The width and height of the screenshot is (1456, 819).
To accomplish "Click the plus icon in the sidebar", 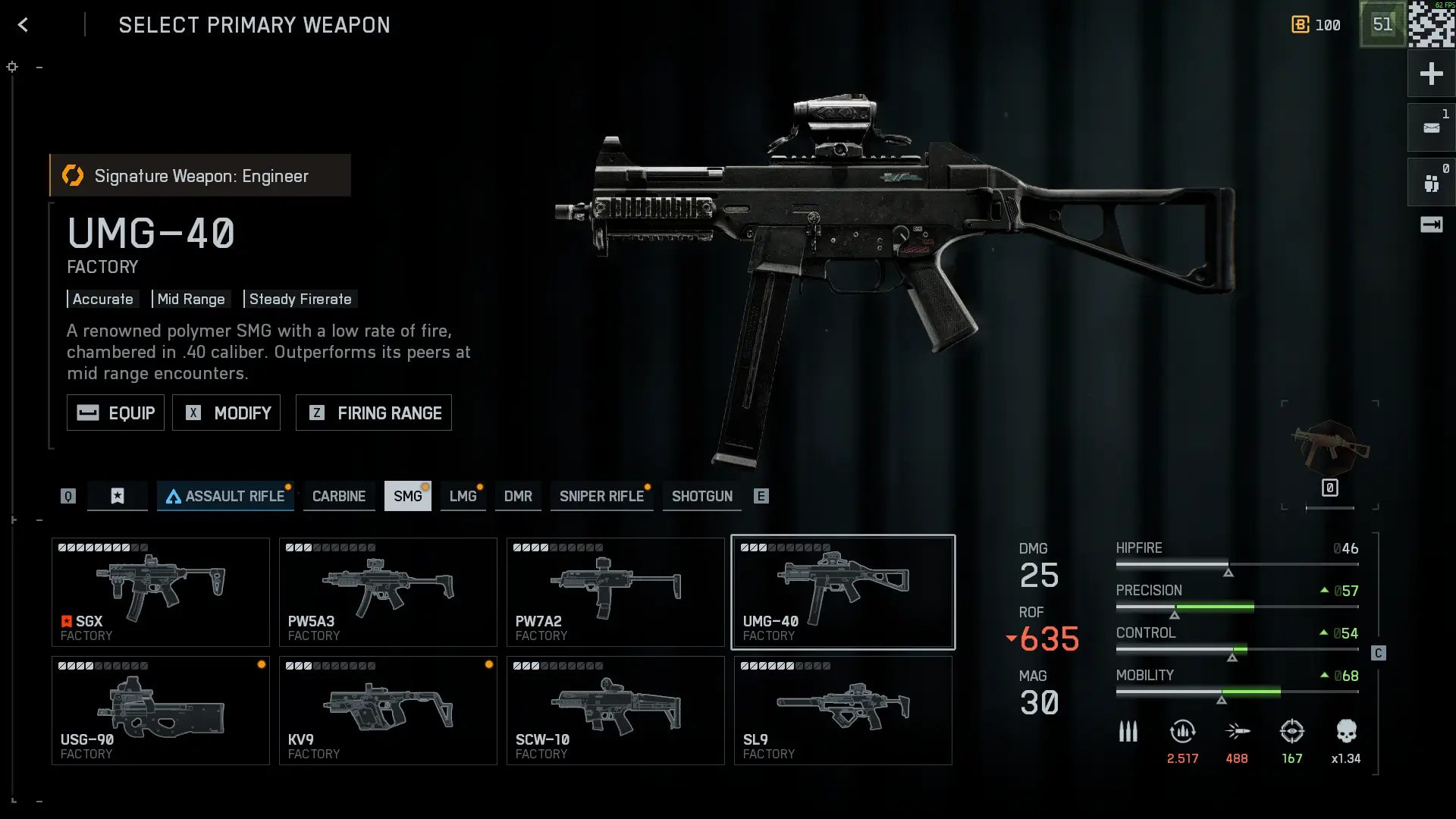I will pyautogui.click(x=1431, y=74).
